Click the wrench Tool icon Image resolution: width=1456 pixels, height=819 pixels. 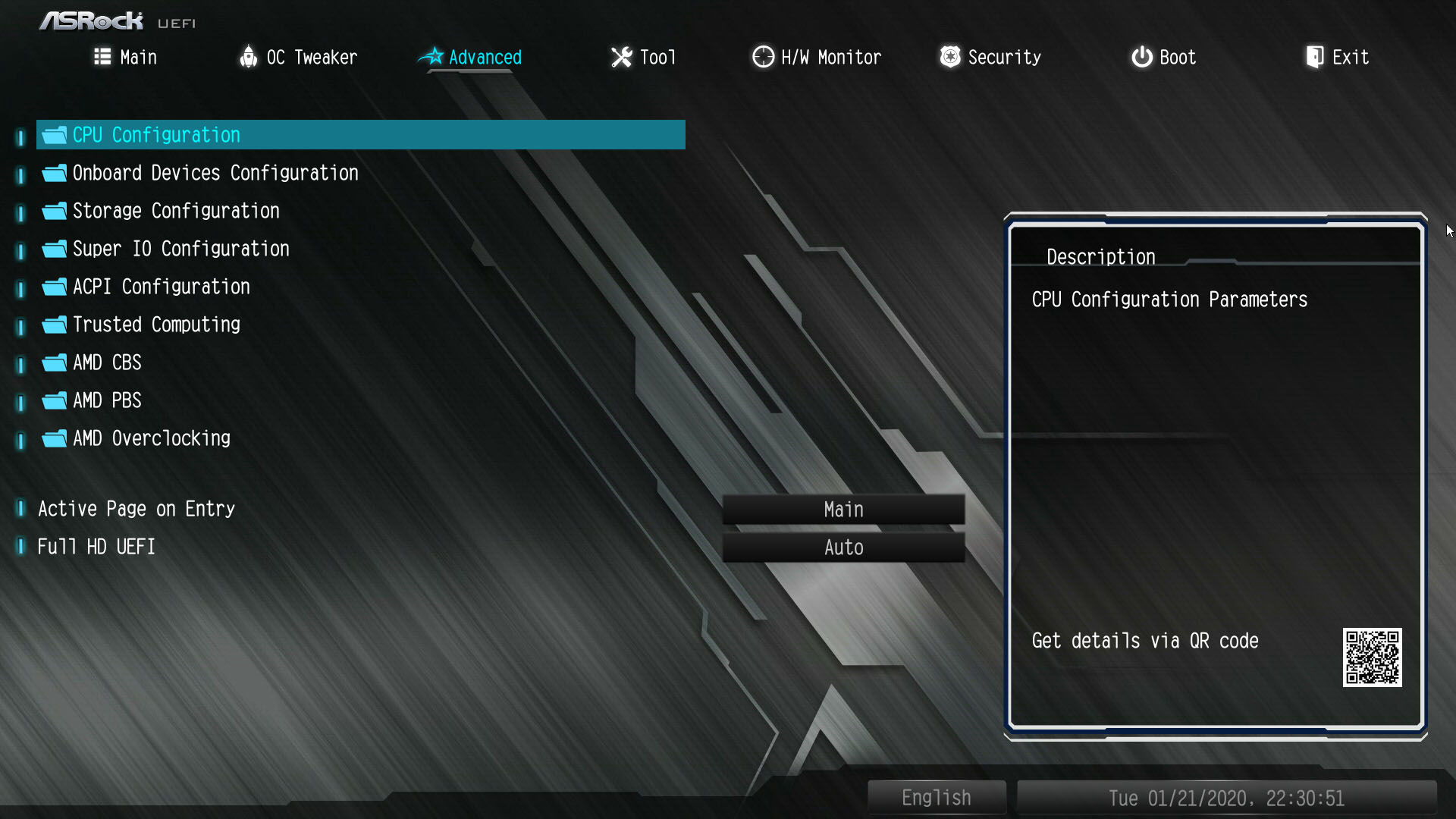click(621, 57)
